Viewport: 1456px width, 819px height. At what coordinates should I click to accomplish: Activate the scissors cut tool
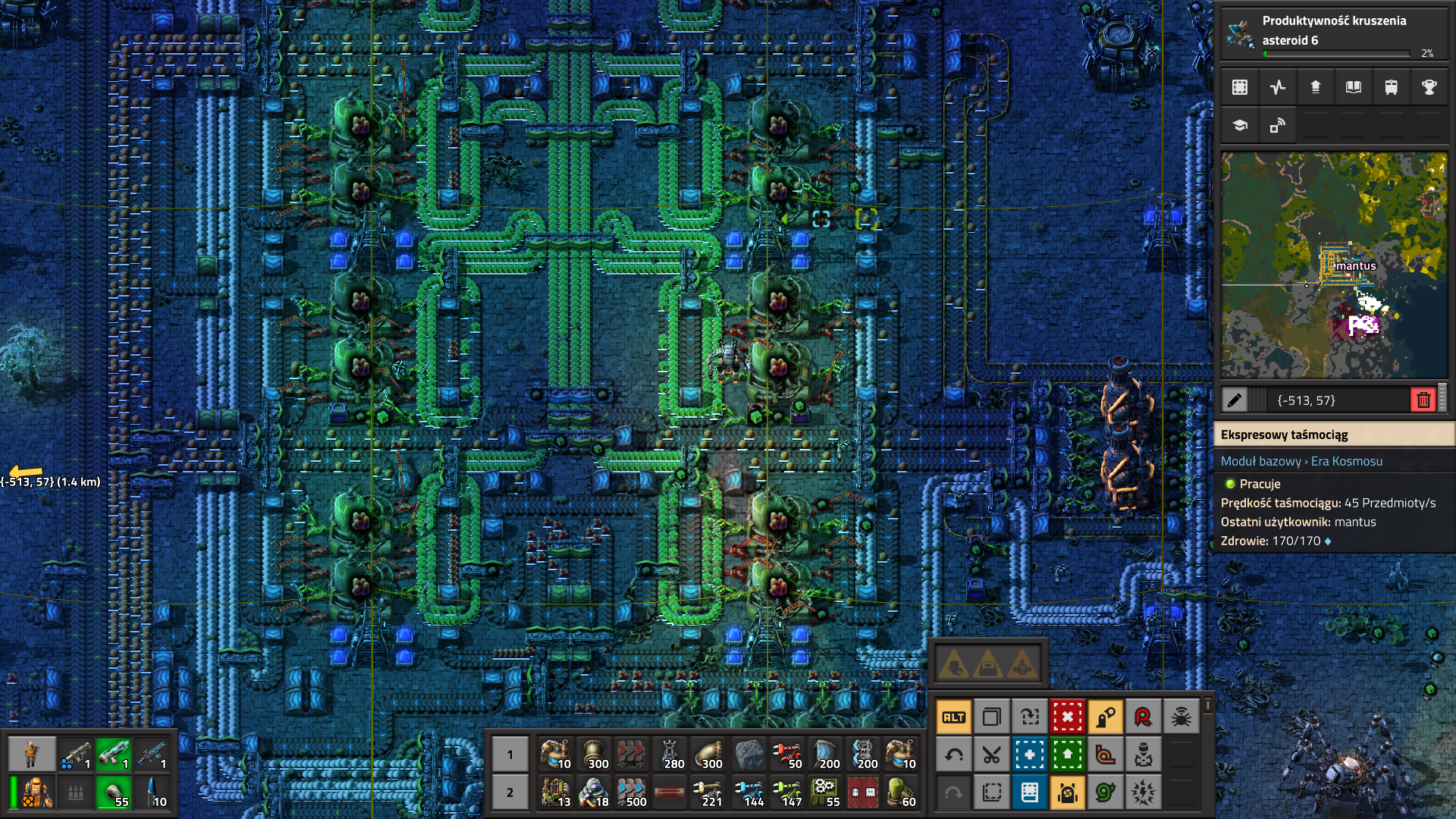(x=992, y=755)
